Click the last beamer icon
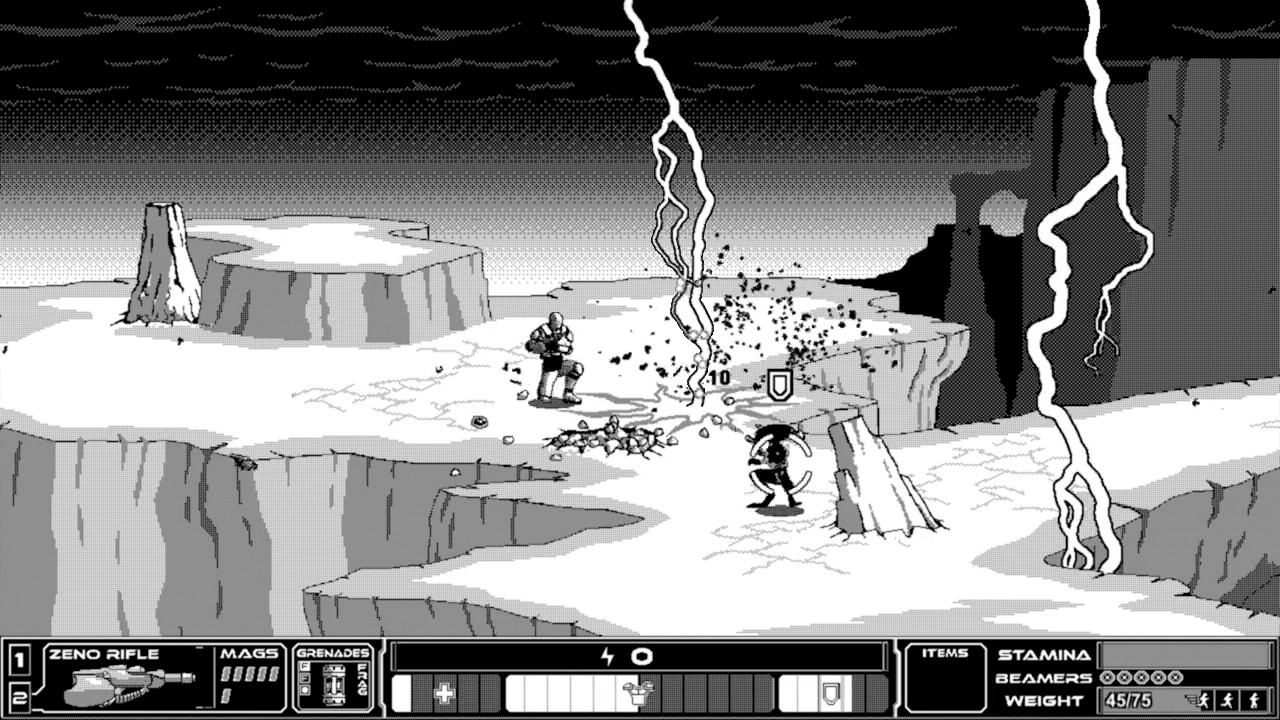The height and width of the screenshot is (720, 1280). (x=1175, y=678)
